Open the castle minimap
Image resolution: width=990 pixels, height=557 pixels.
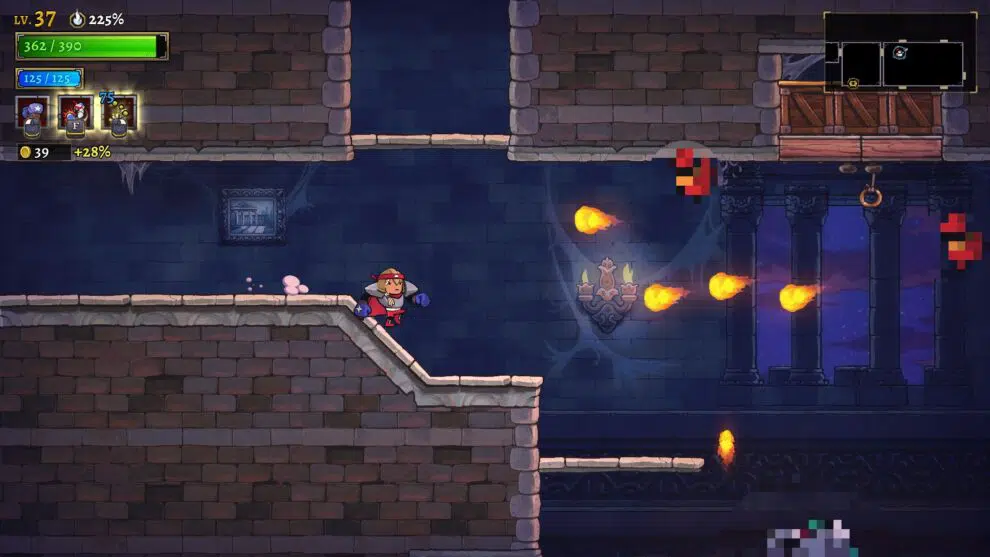click(x=900, y=53)
